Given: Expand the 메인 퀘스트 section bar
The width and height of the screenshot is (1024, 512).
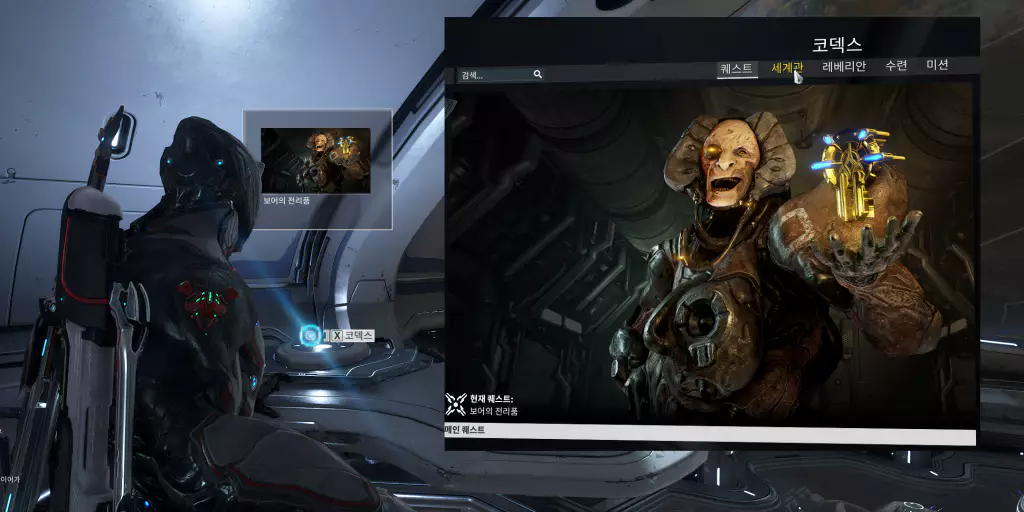Looking at the screenshot, I should click(708, 430).
